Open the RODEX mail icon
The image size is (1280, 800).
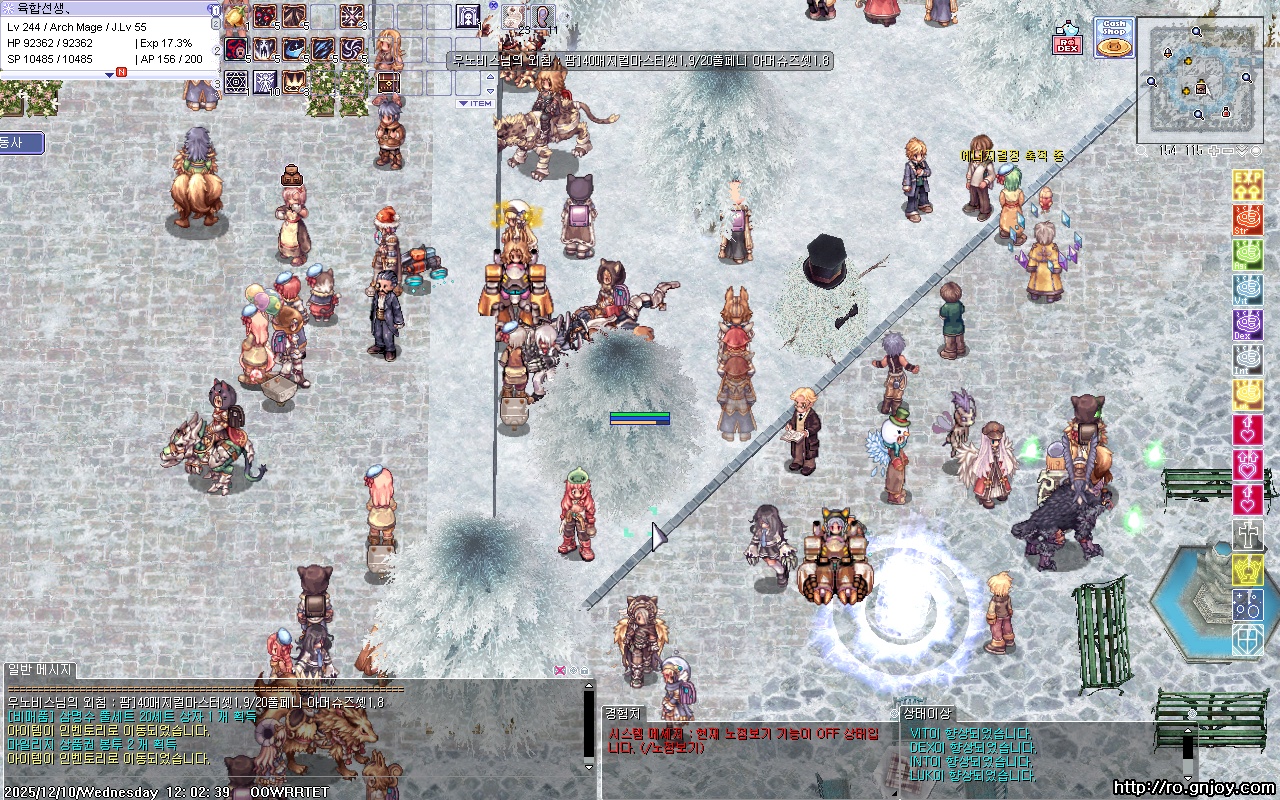[x=1067, y=39]
